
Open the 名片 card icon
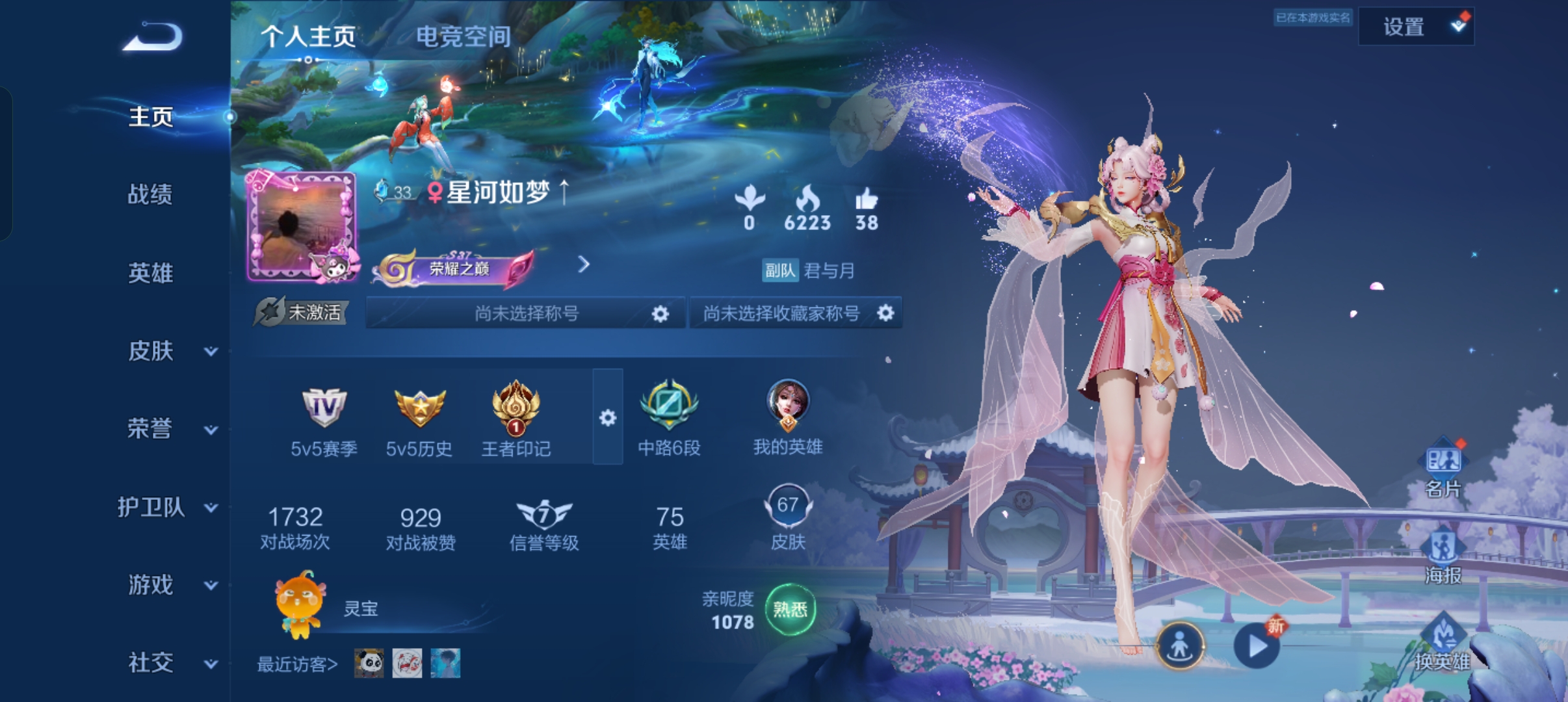pos(1443,468)
